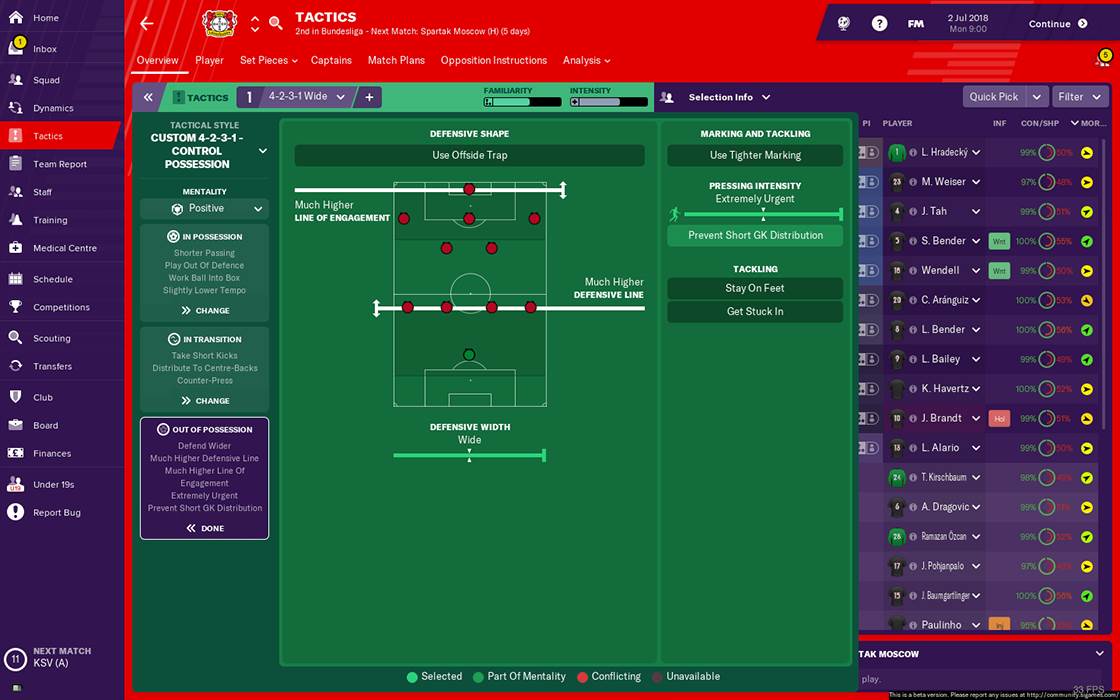
Task: Select the Stay On Feet tackling option
Action: tap(755, 288)
